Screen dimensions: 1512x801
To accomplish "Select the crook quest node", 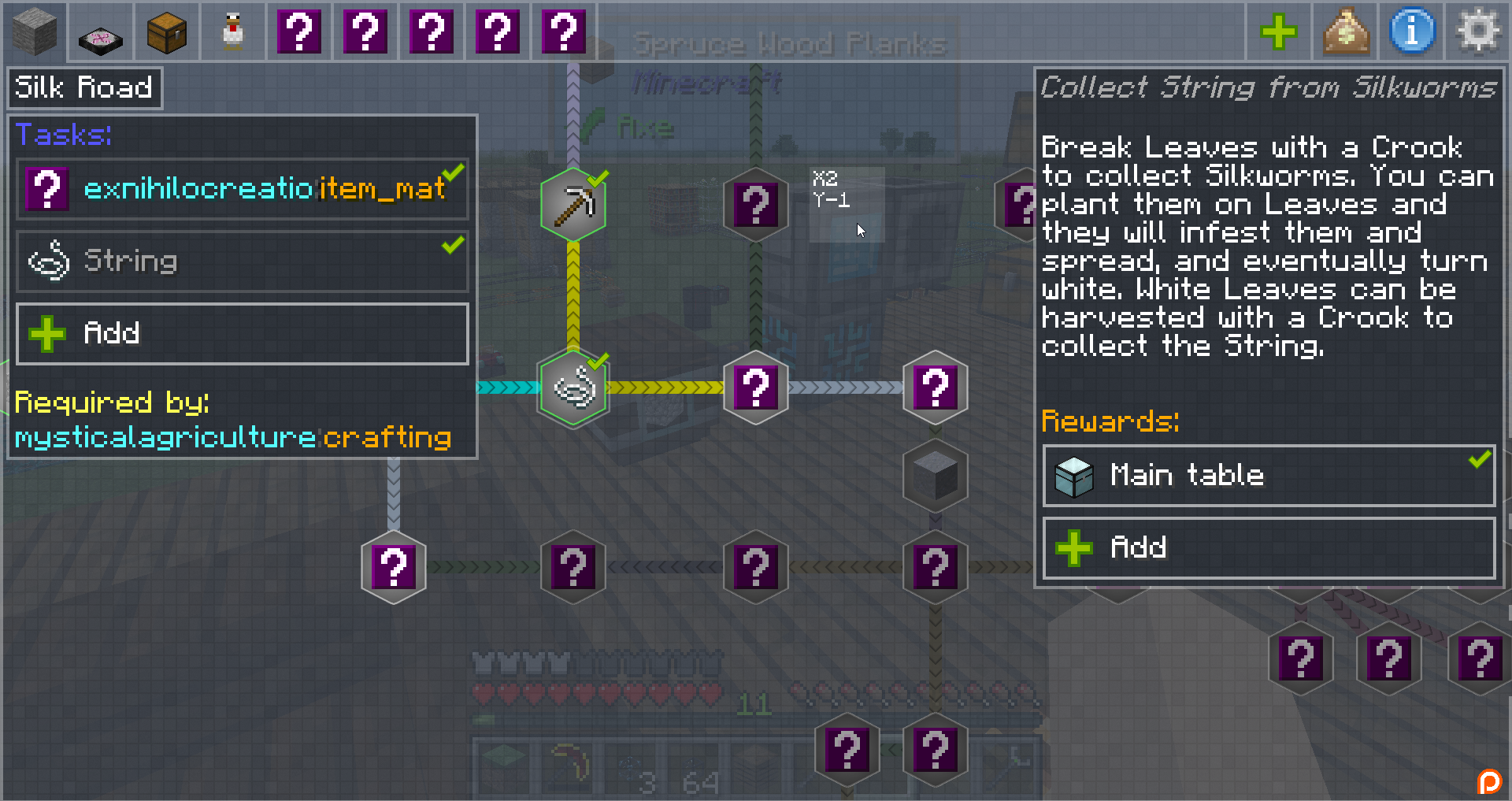I will tap(573, 205).
